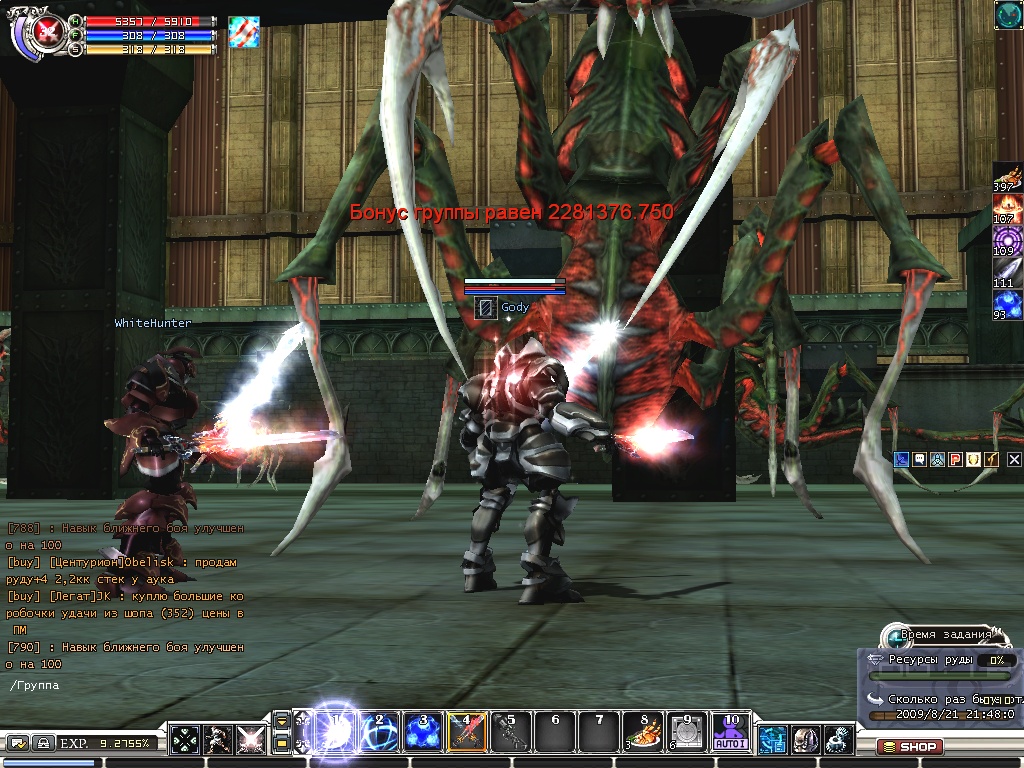This screenshot has width=1024, height=768.
Task: Click the striped buff icon beside the health bar
Action: (243, 31)
